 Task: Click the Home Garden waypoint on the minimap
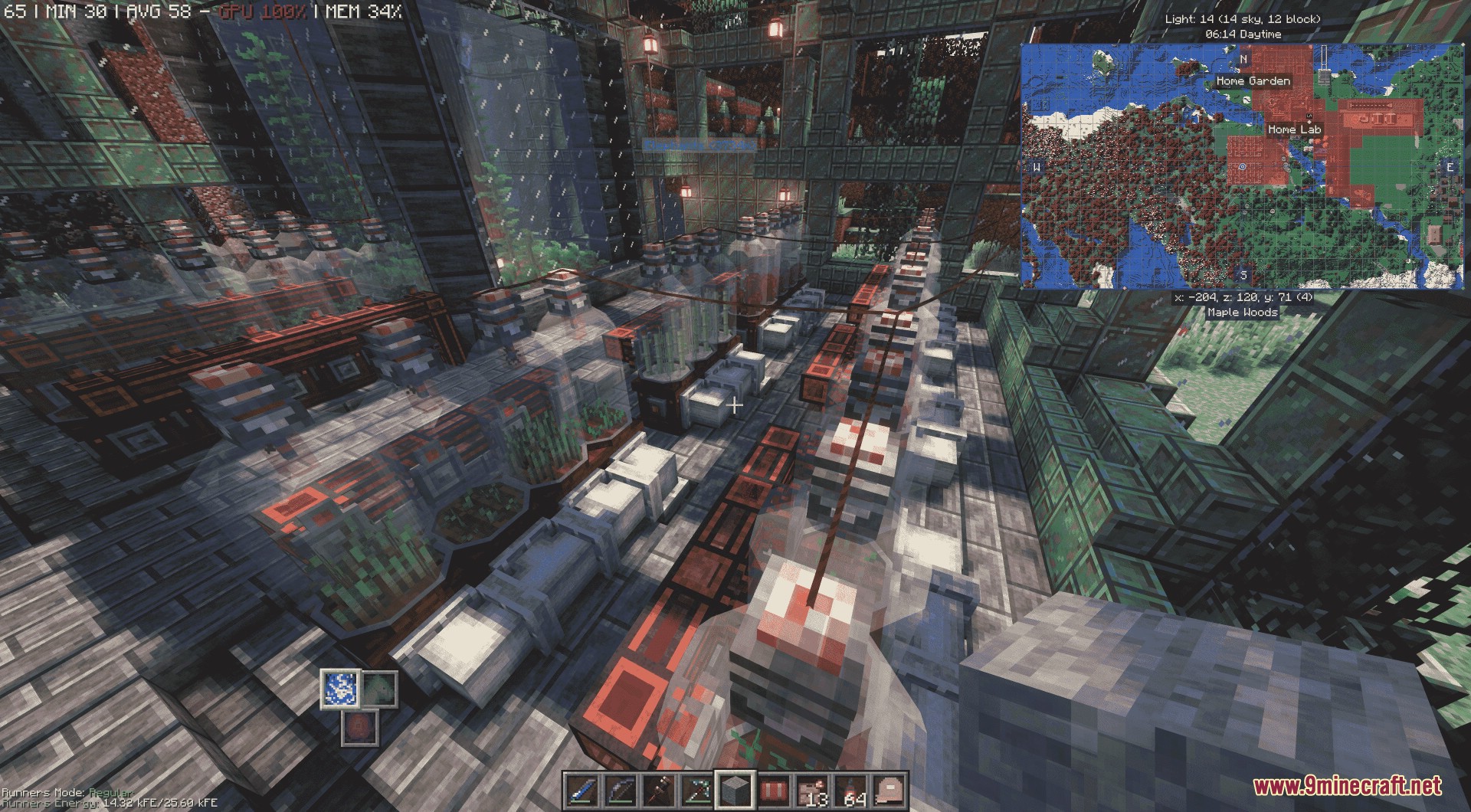pos(1253,80)
